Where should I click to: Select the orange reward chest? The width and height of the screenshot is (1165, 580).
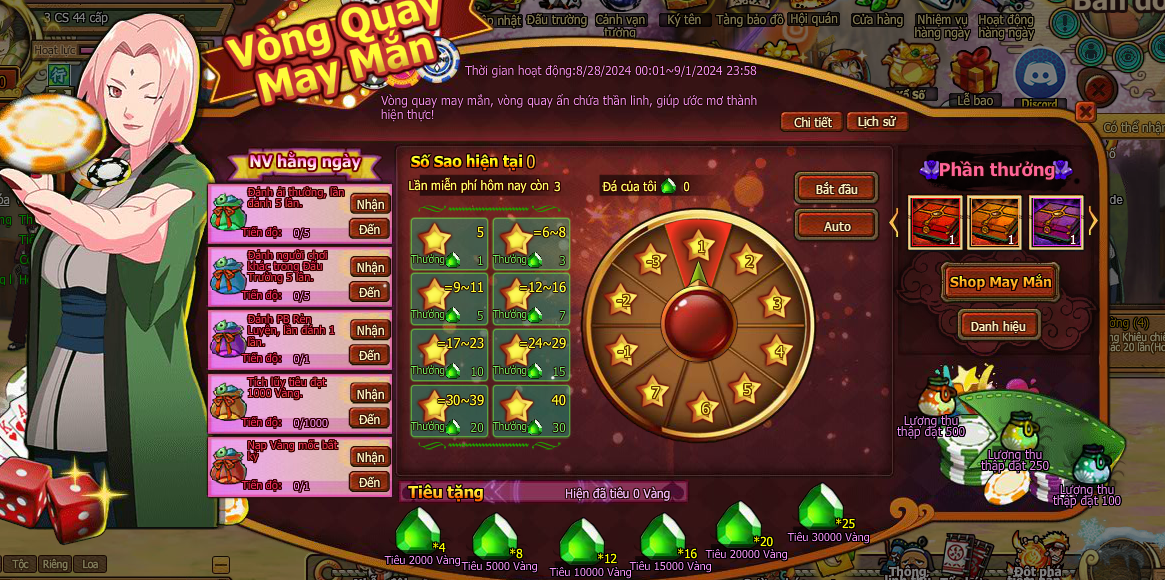click(995, 221)
